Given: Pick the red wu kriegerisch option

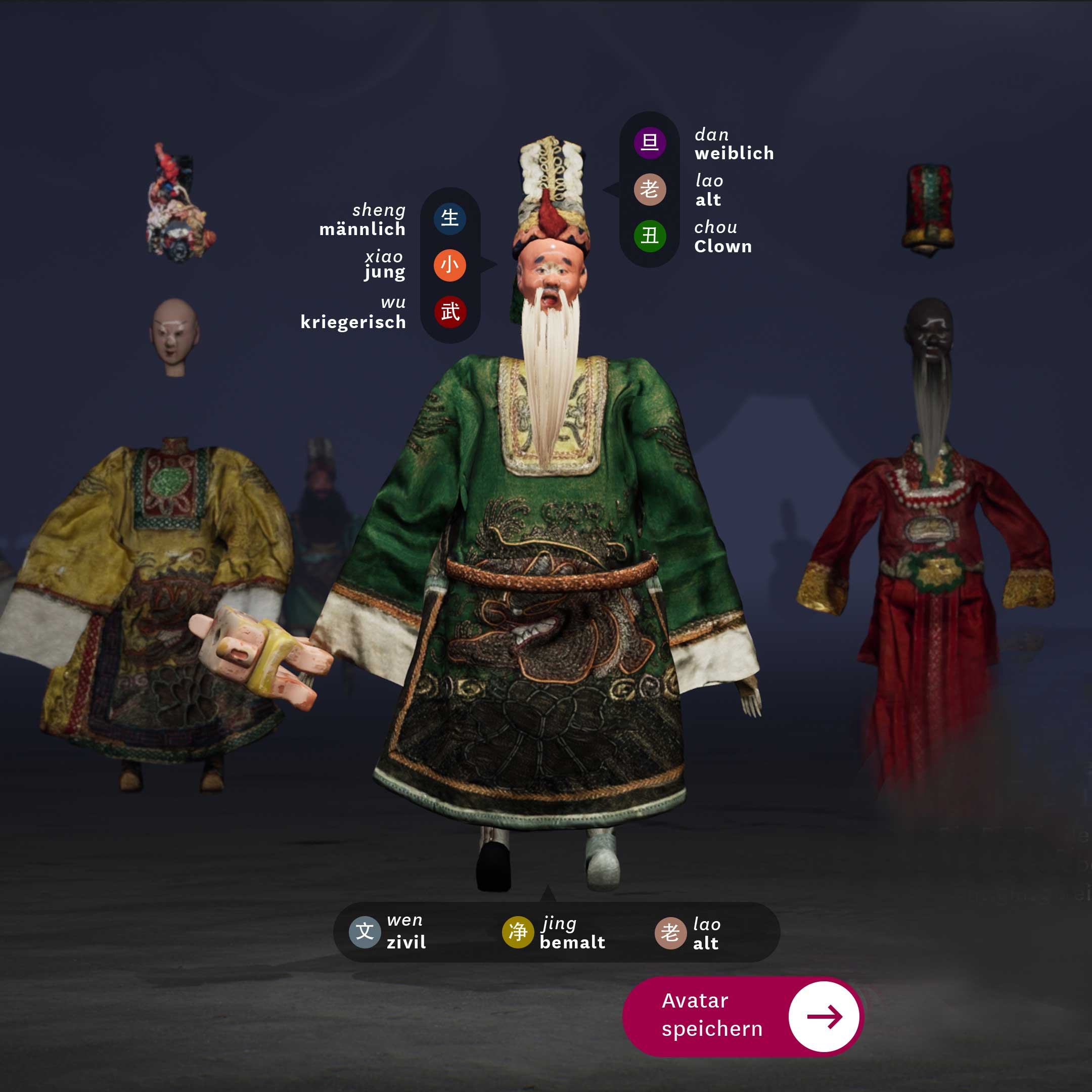Looking at the screenshot, I should pyautogui.click(x=449, y=311).
